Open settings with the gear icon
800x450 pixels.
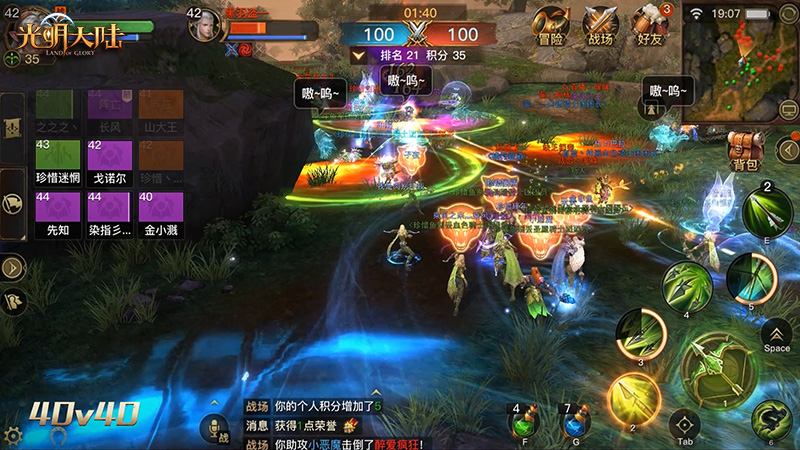(x=13, y=436)
